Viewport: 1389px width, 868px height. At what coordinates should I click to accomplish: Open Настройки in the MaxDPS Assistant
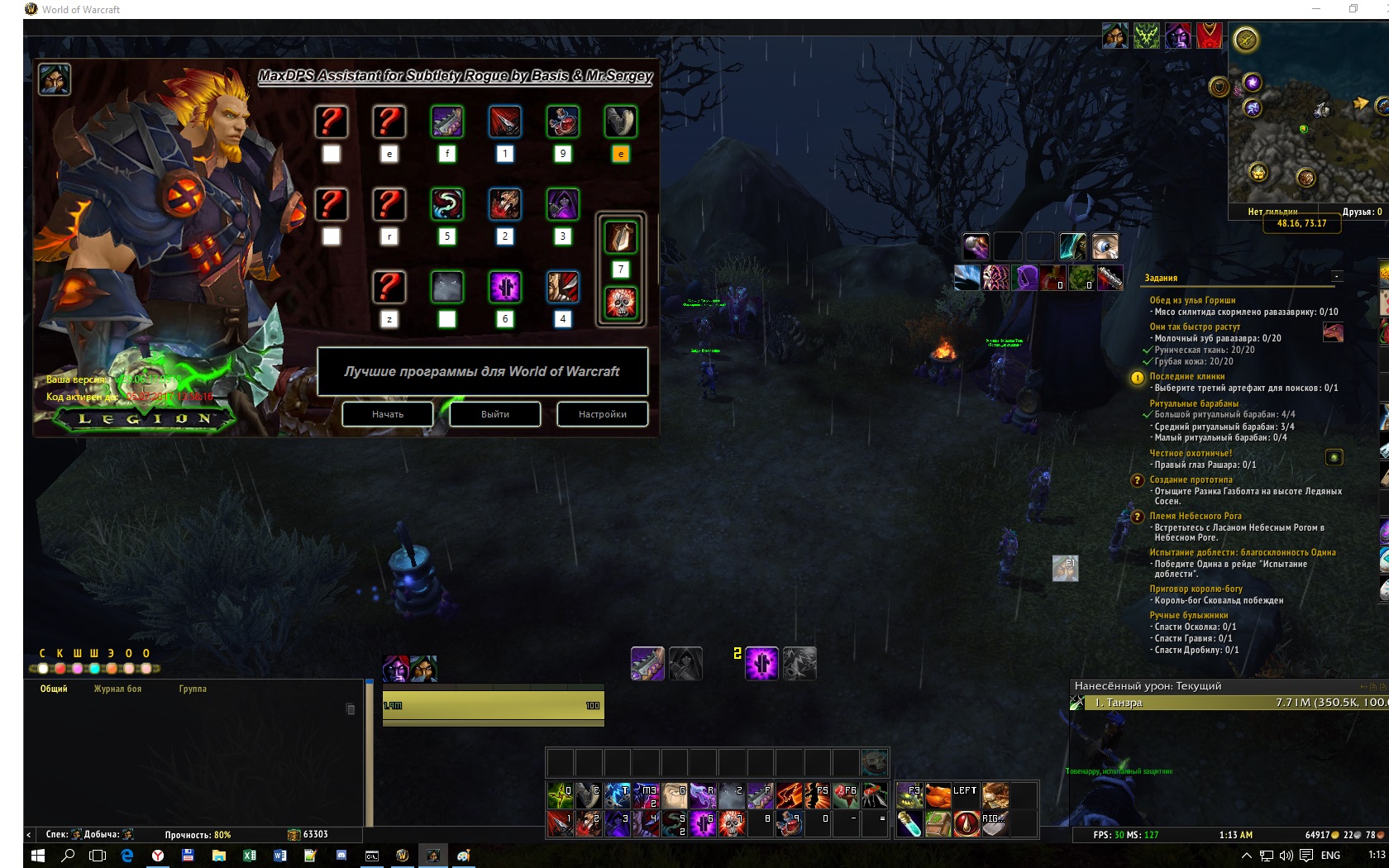tap(602, 414)
